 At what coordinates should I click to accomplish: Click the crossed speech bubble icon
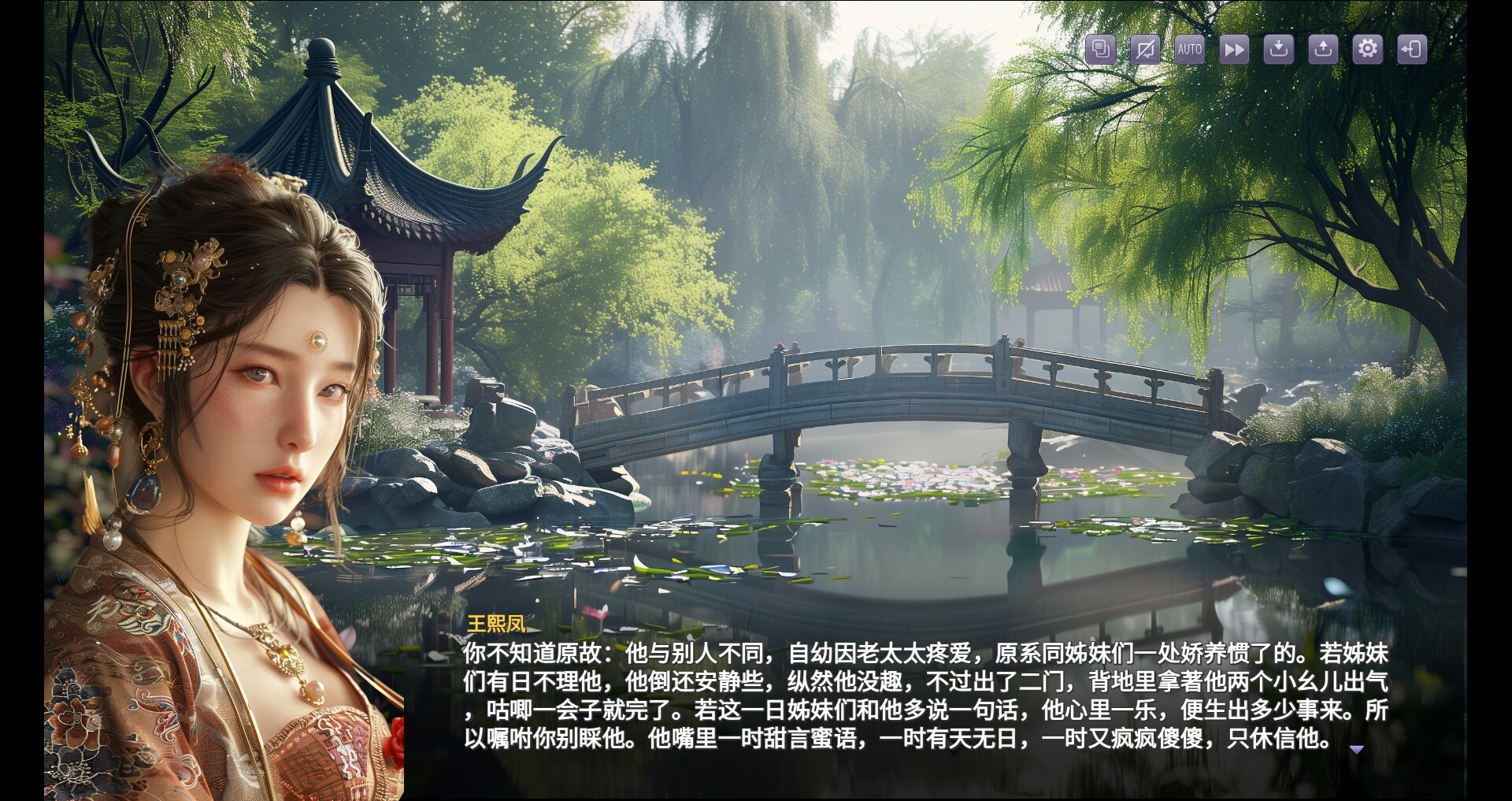[x=1144, y=50]
